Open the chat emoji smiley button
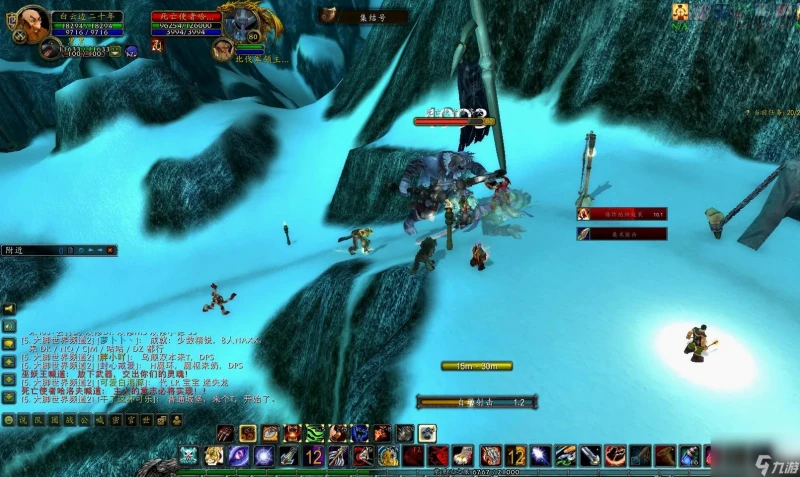 click(8, 420)
